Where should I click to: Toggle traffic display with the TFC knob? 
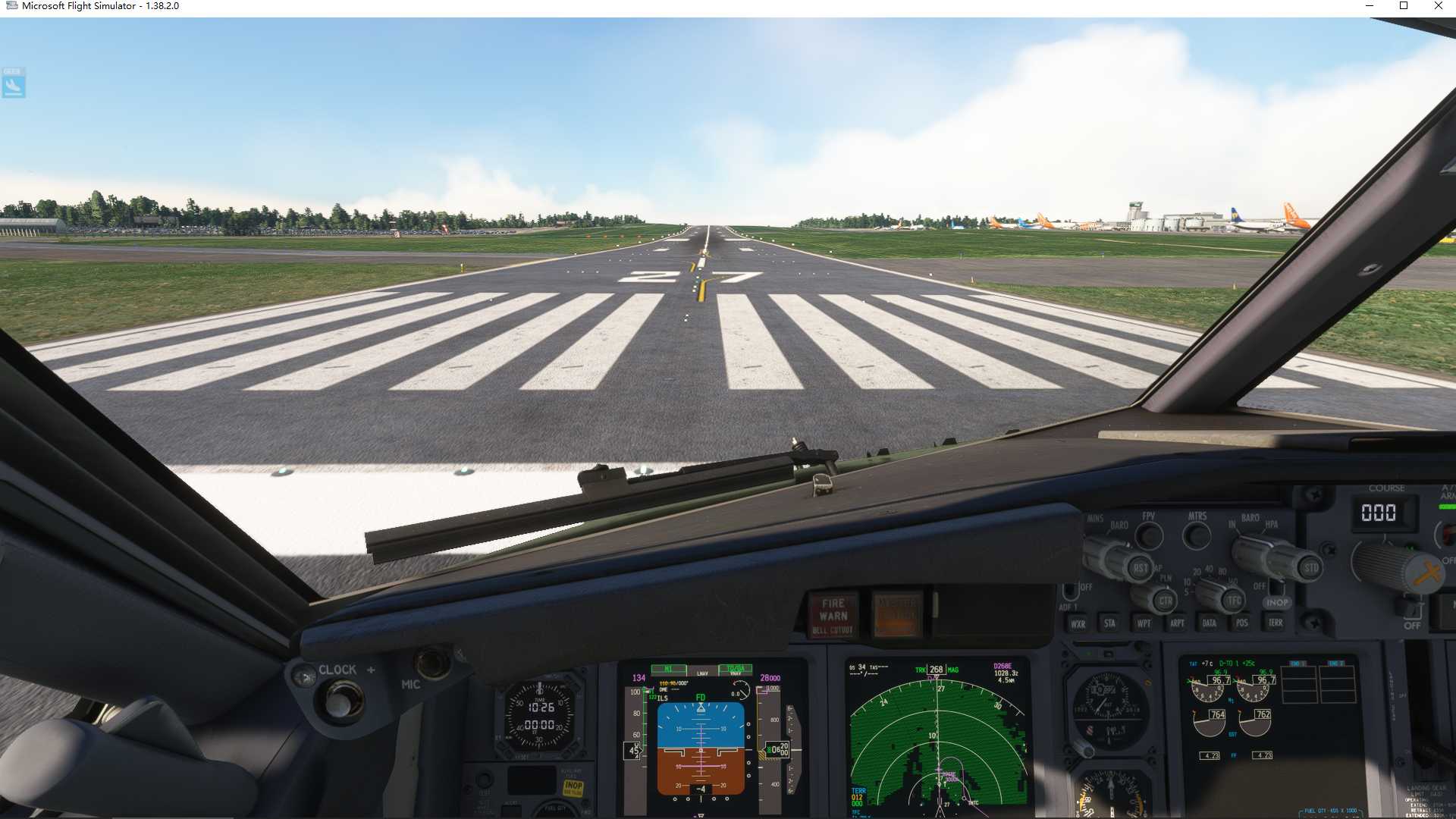[1235, 599]
